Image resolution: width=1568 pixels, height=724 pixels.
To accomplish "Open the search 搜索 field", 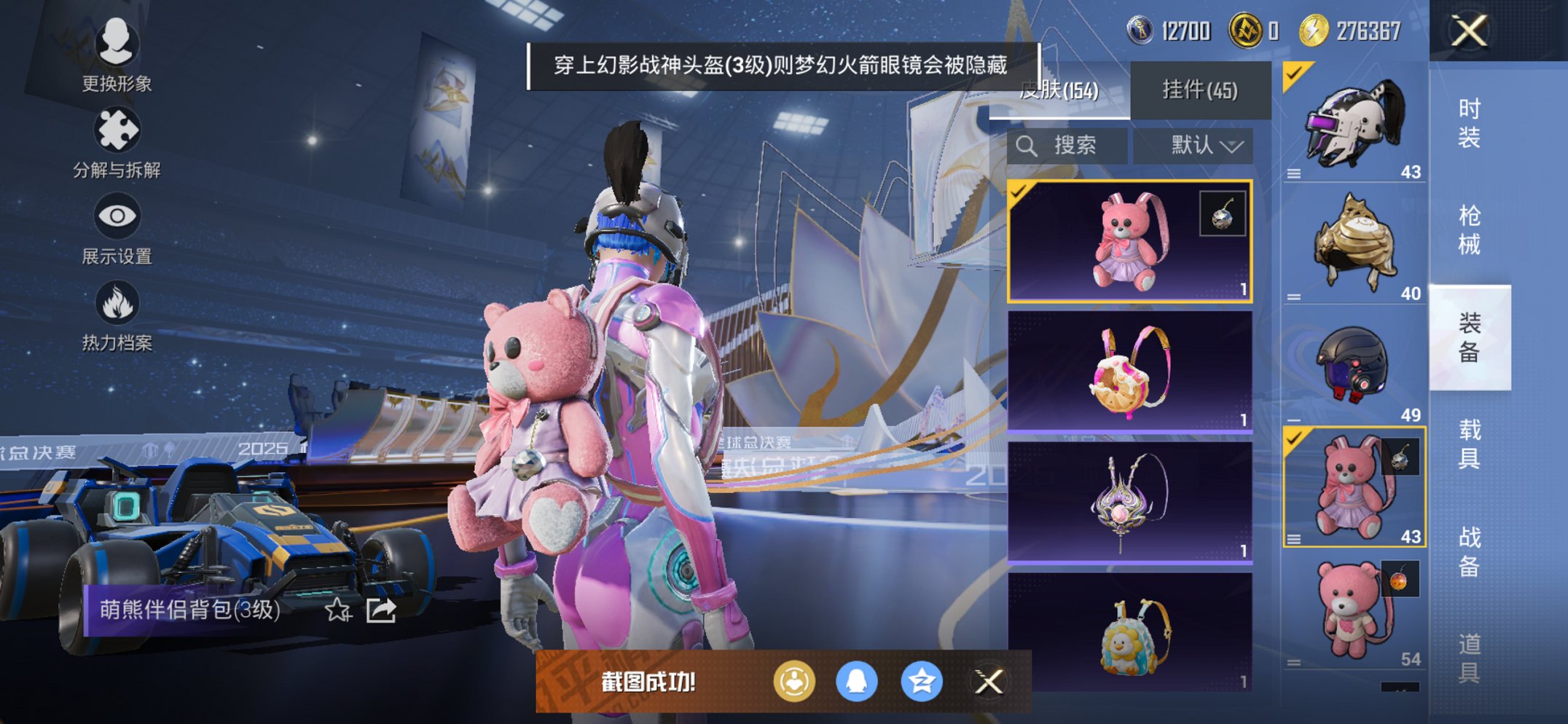I will click(1067, 144).
